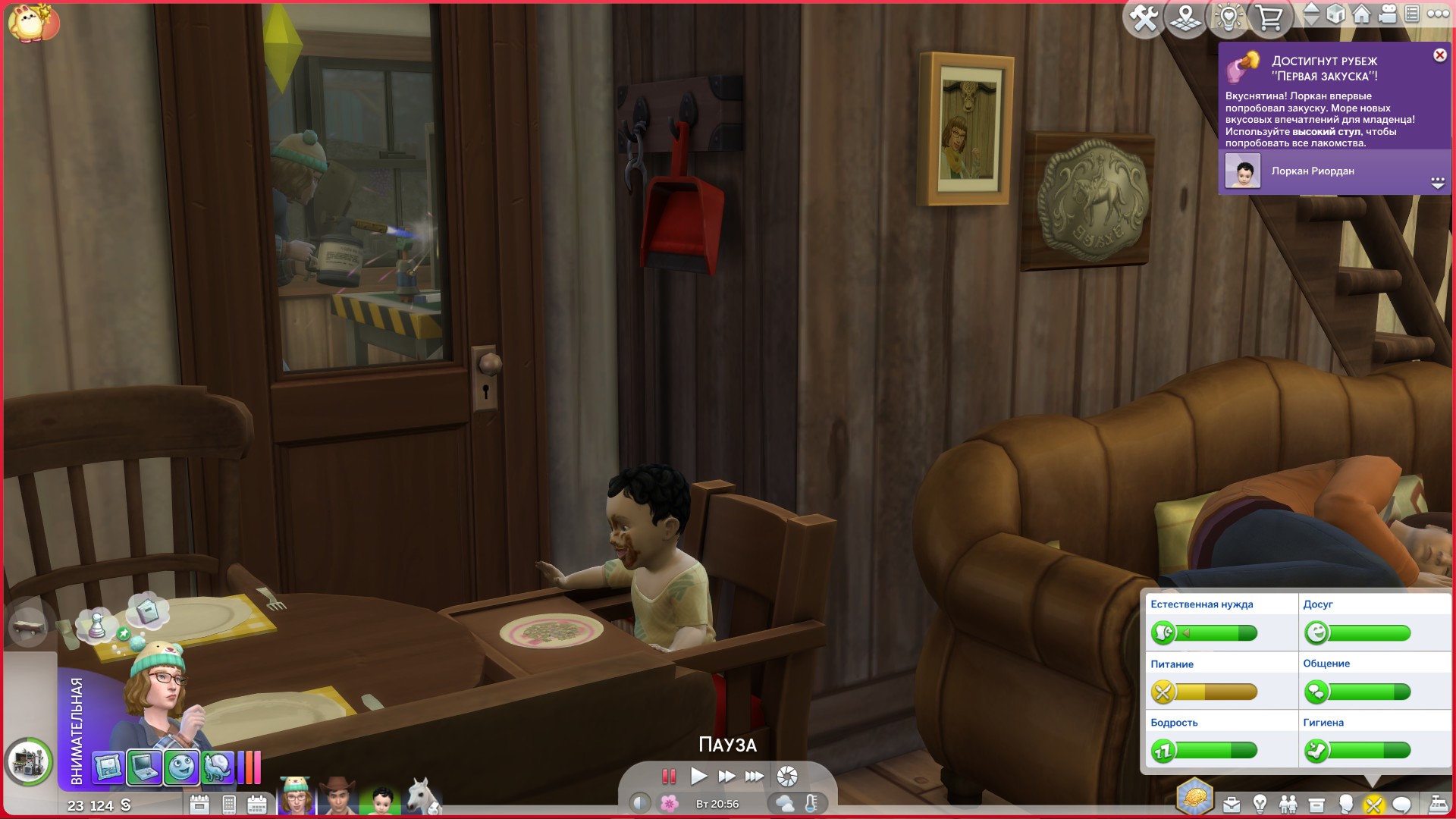Open the phone icon
1456x819 pixels.
(229, 805)
